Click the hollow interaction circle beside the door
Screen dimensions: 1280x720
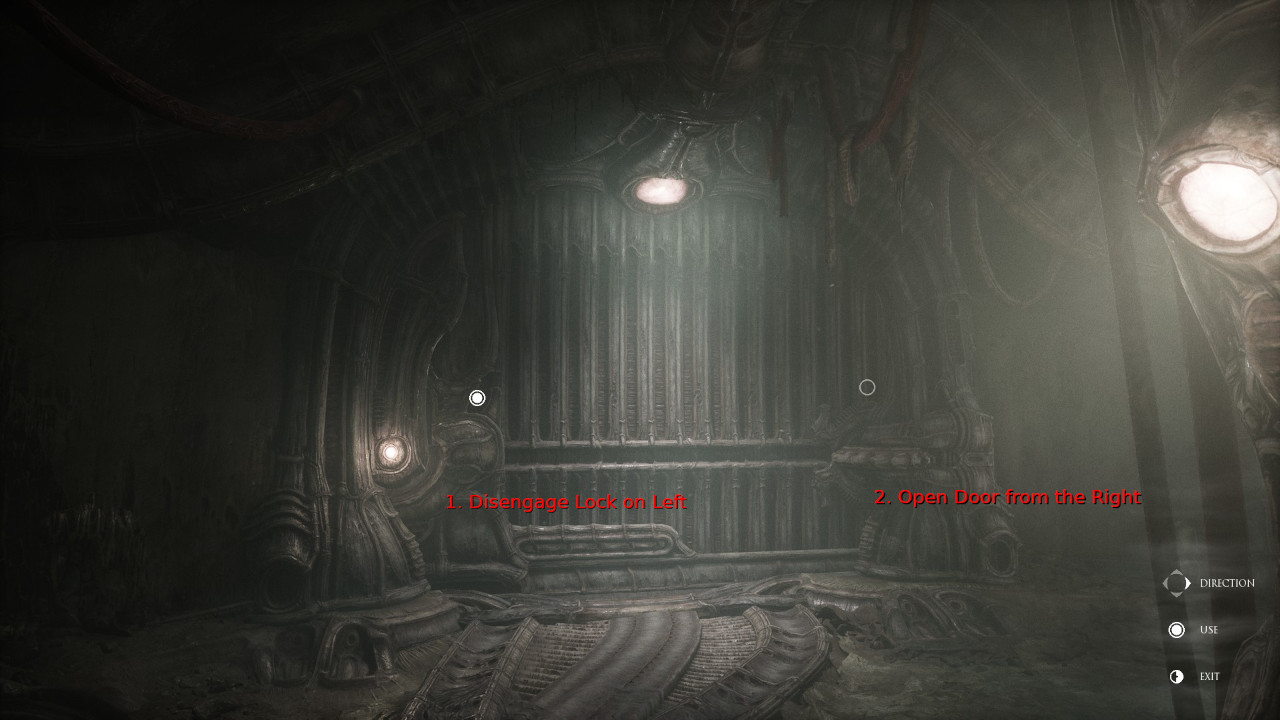(866, 387)
